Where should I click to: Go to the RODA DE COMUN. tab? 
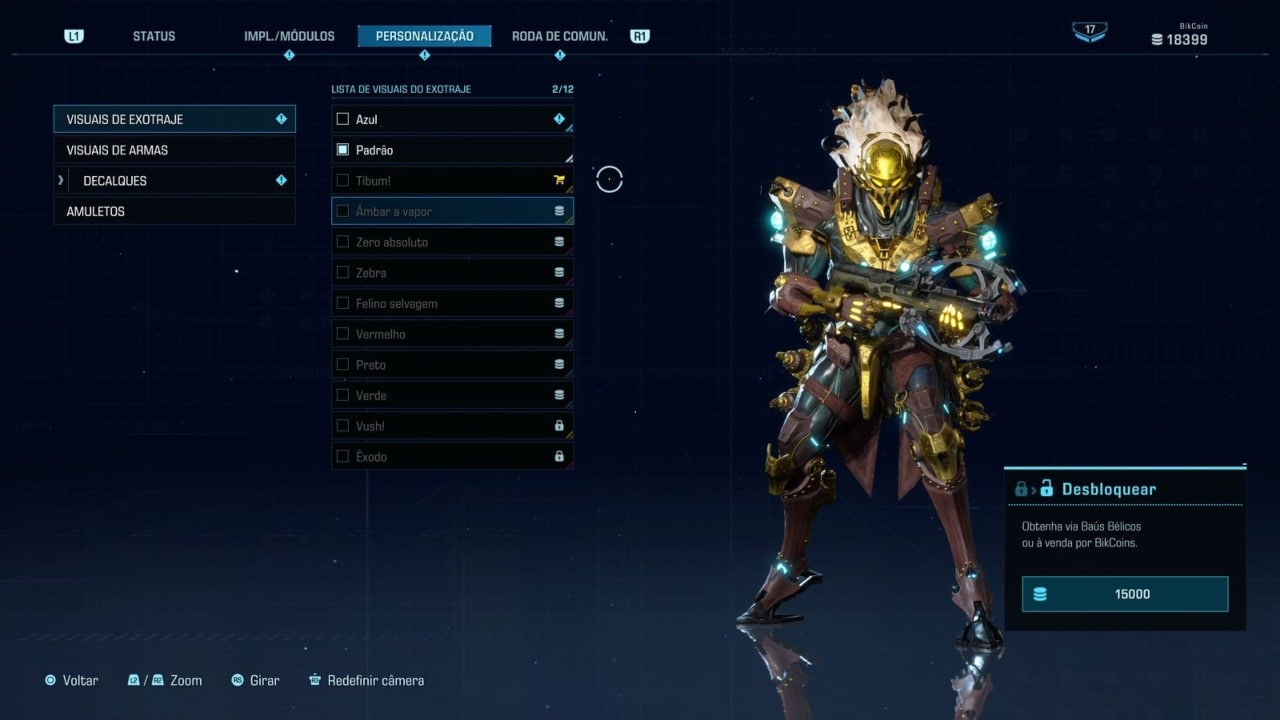[x=559, y=36]
